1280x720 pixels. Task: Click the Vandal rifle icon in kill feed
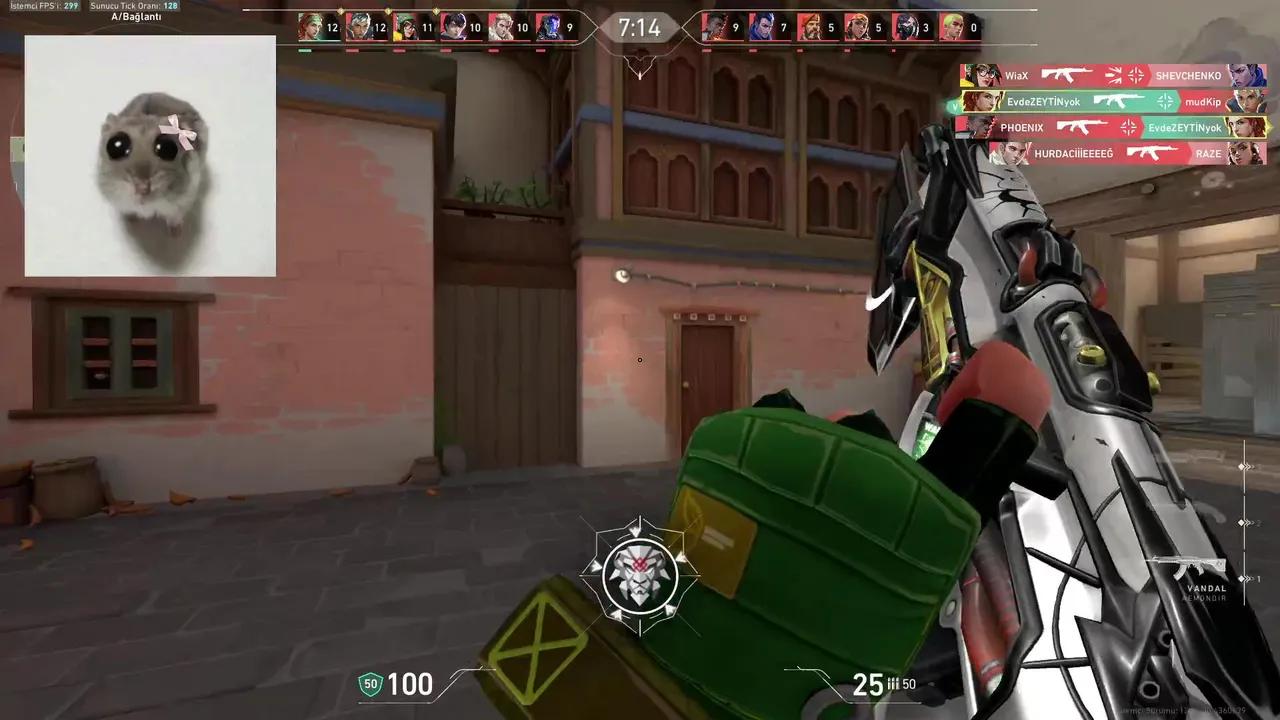click(x=1067, y=75)
